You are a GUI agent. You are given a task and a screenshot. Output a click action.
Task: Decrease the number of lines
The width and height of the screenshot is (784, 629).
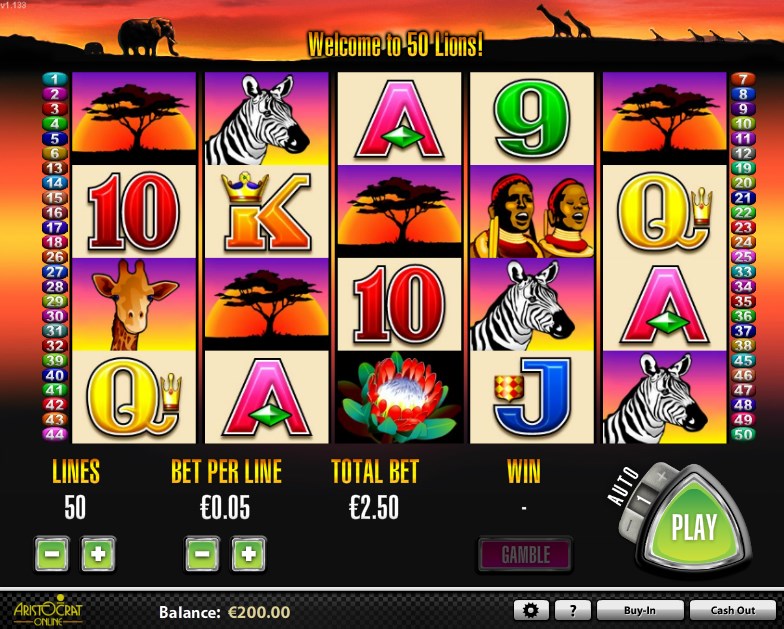tap(52, 553)
